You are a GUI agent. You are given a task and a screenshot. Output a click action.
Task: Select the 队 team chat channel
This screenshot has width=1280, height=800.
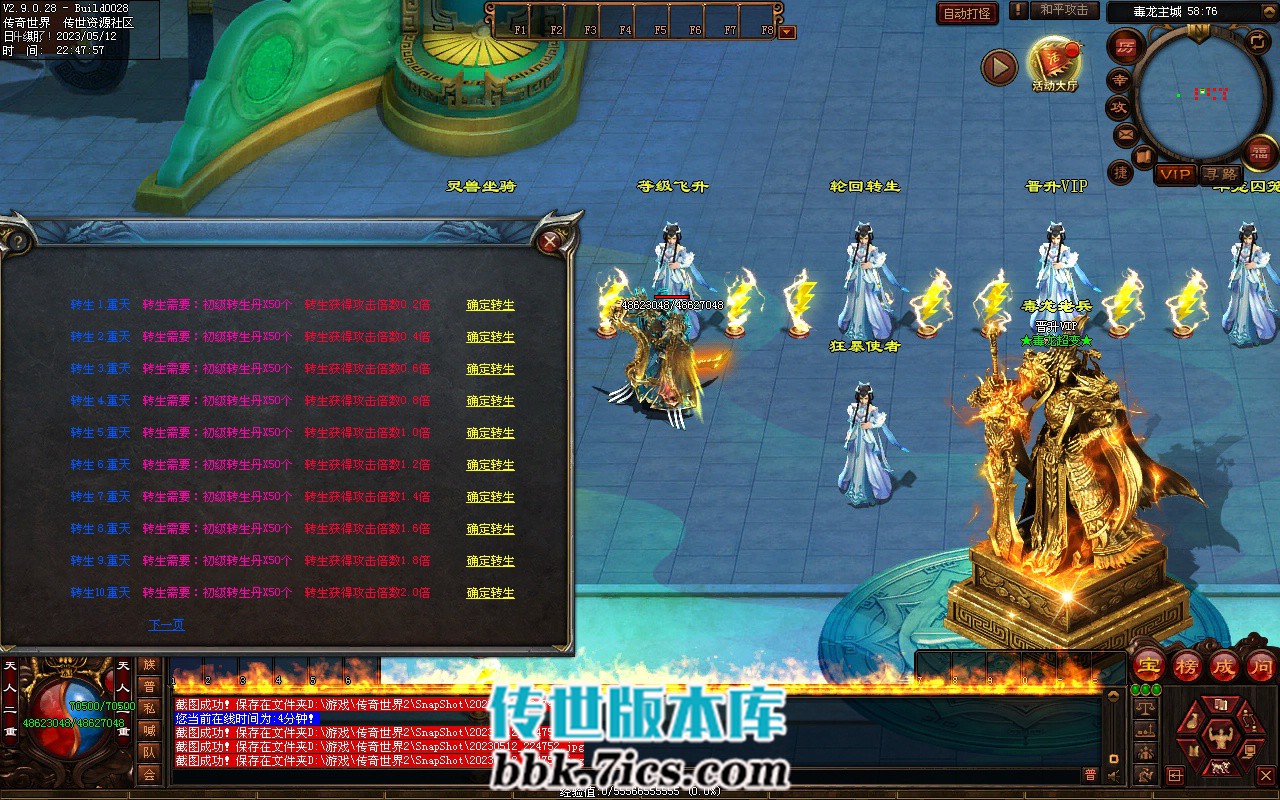click(149, 752)
